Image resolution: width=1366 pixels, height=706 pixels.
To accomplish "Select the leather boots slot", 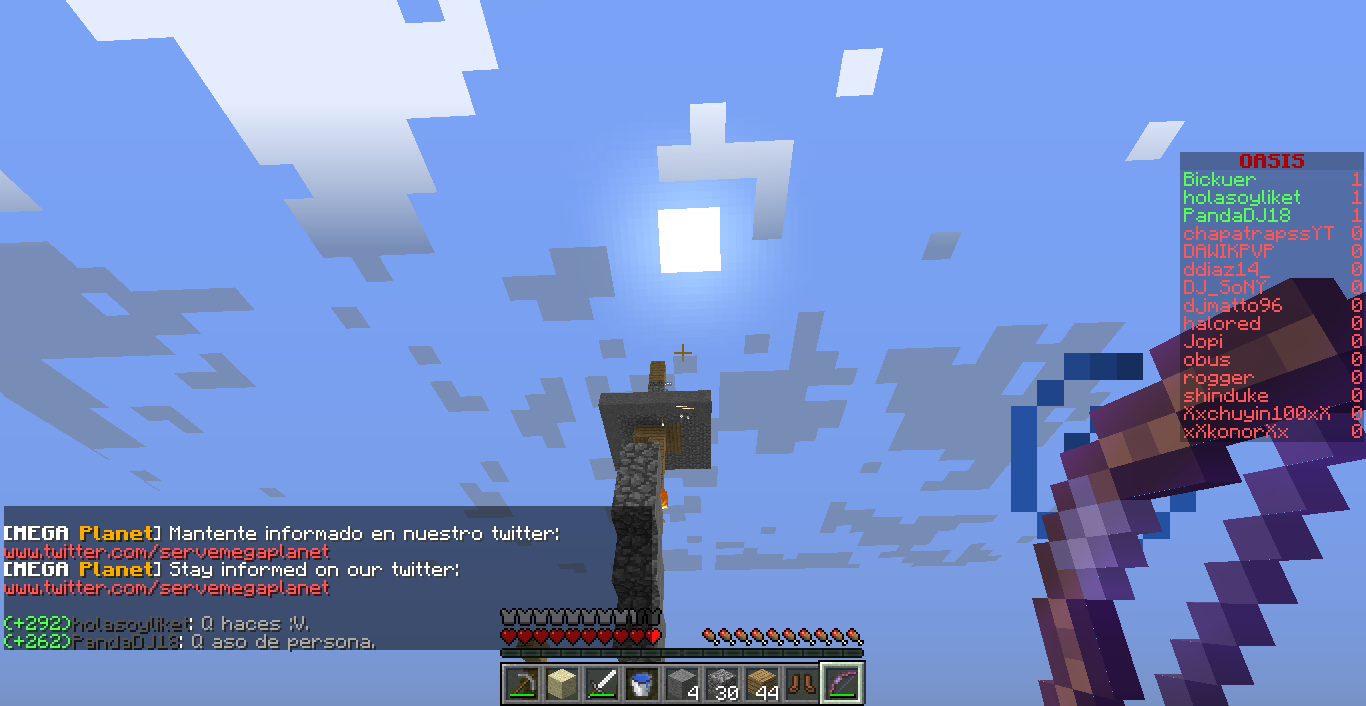I will tap(802, 684).
